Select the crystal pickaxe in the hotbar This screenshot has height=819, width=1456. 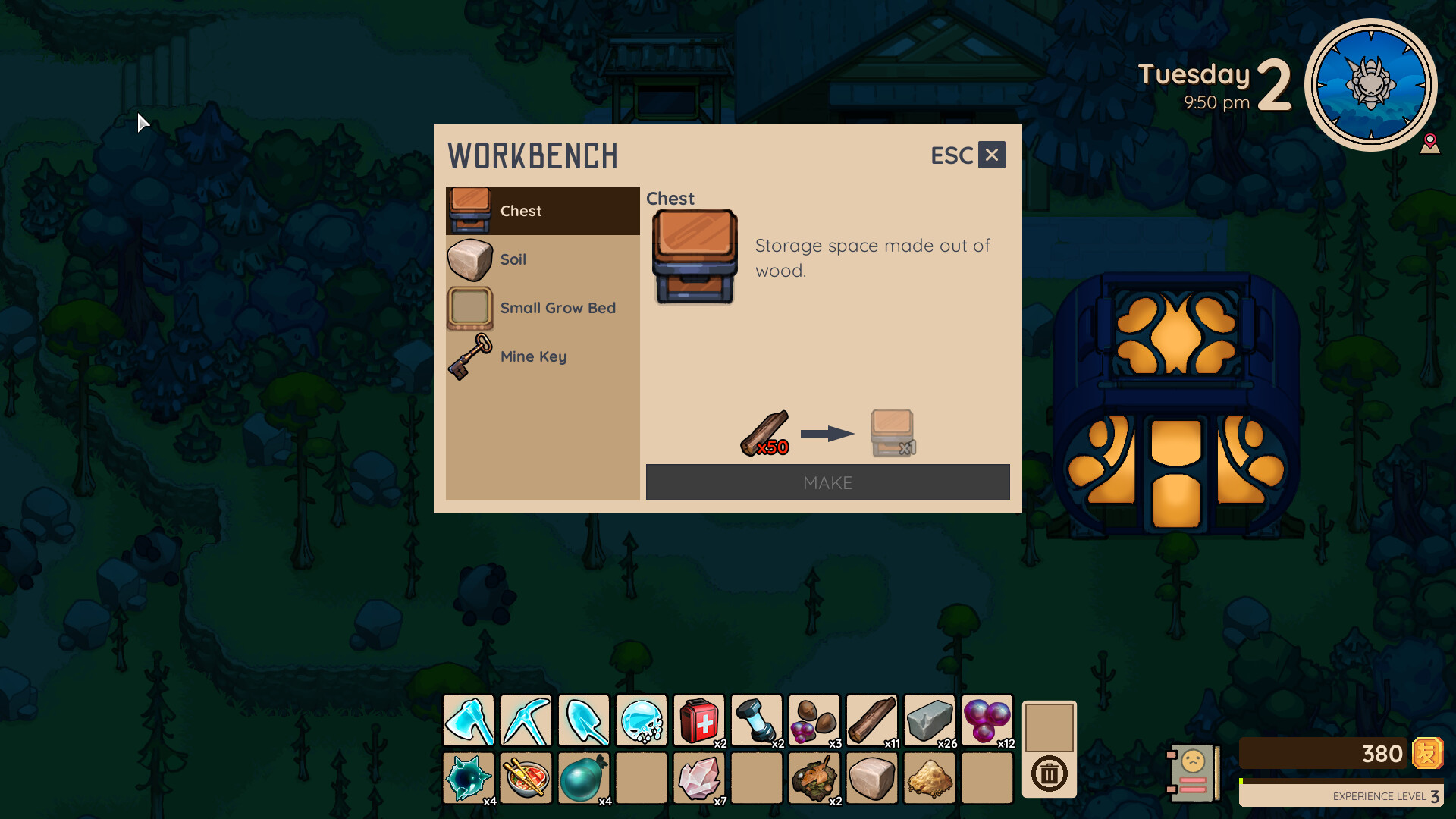(x=526, y=720)
